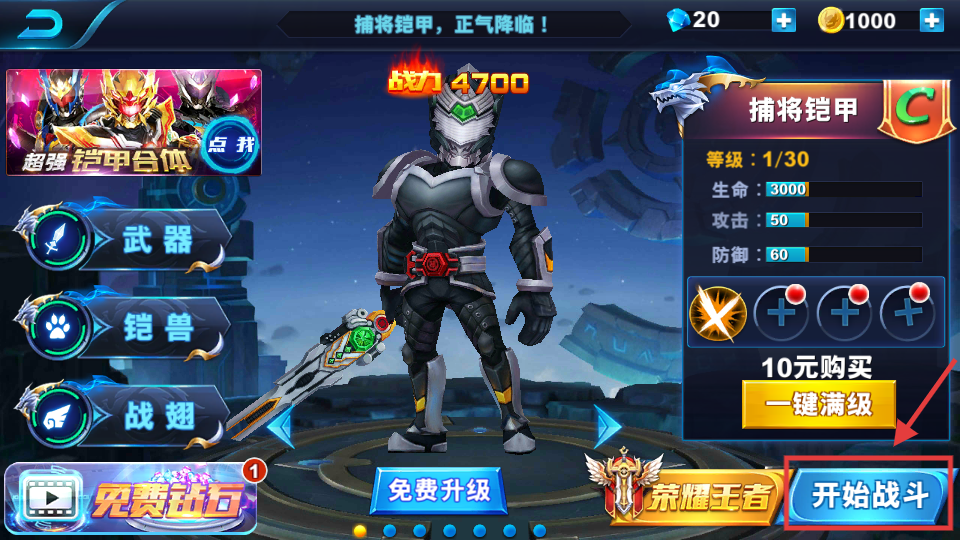960x540 pixels.
Task: Go back using the top-left arrow
Action: coord(40,22)
